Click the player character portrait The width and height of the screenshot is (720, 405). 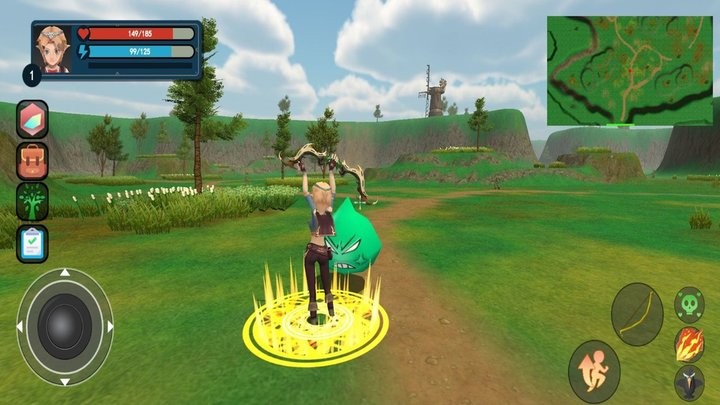tap(52, 49)
